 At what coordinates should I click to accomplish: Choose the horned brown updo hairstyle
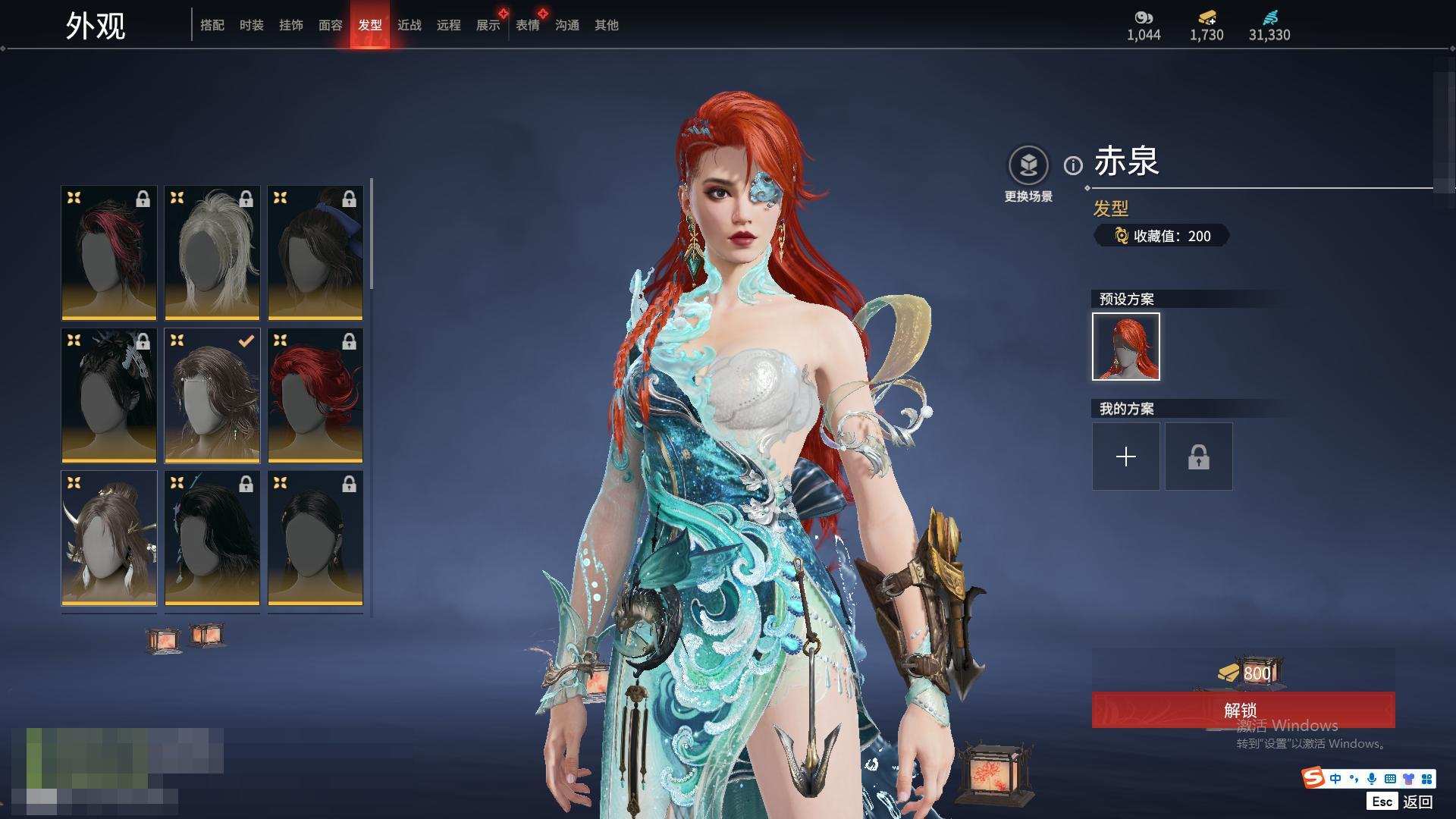click(109, 538)
